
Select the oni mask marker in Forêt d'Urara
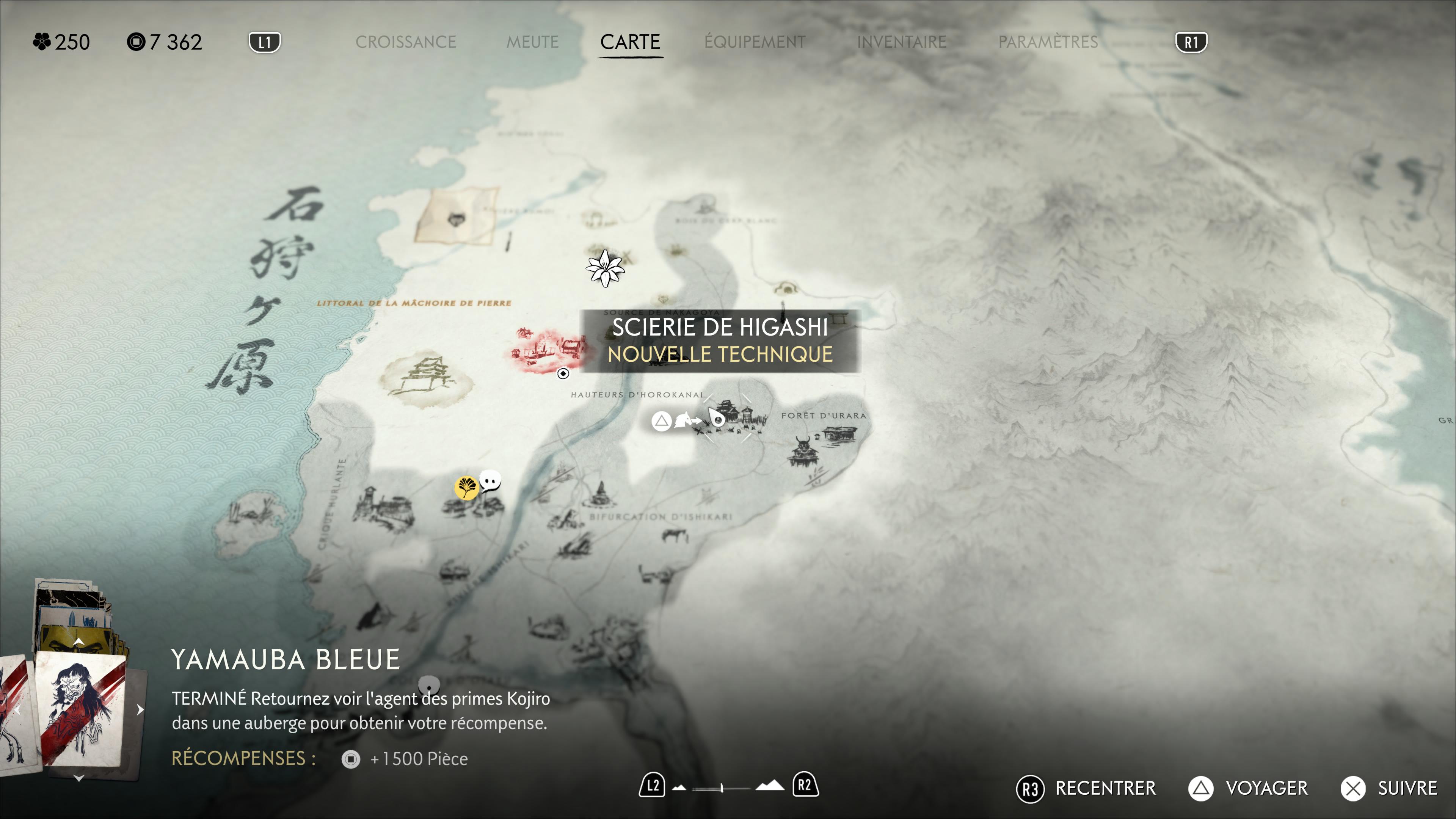802,450
